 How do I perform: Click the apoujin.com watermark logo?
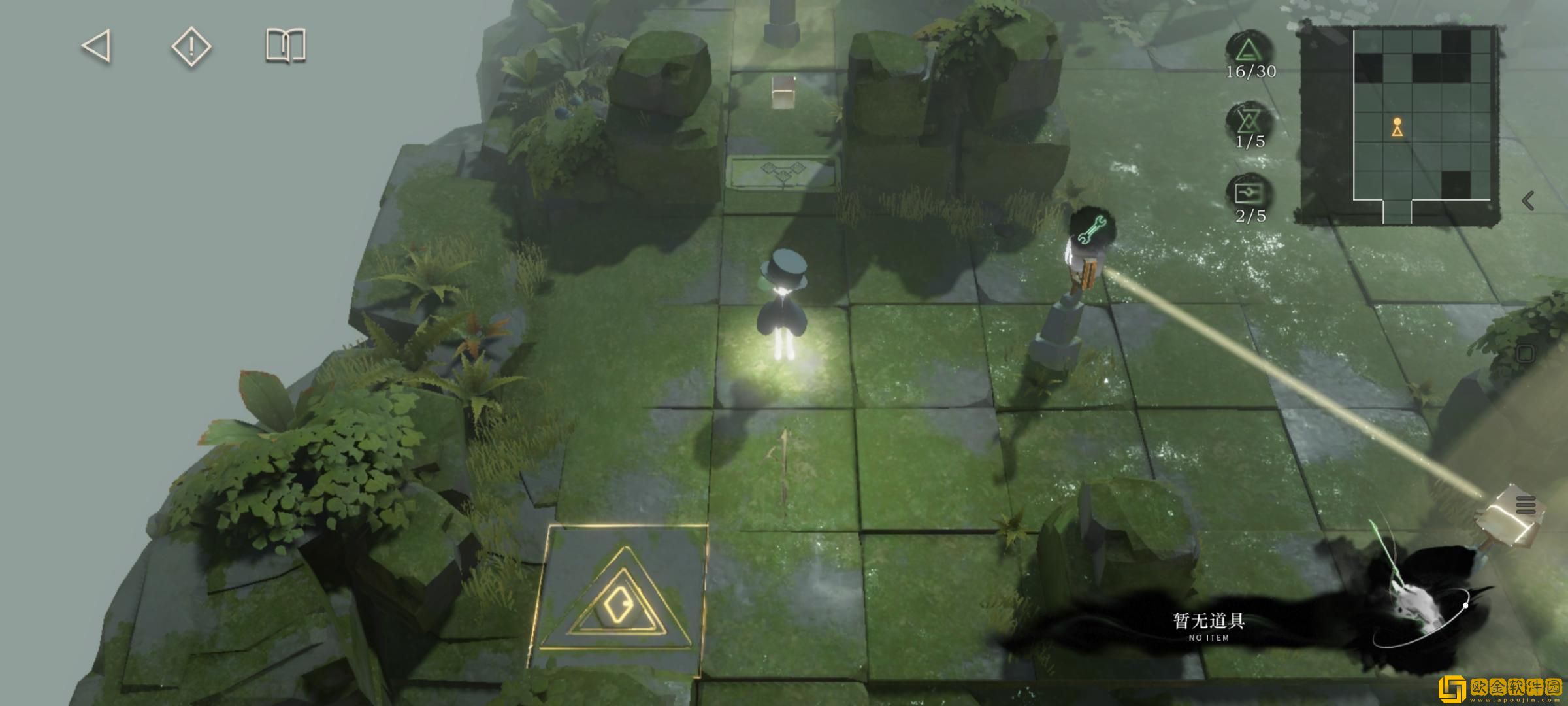1502,687
